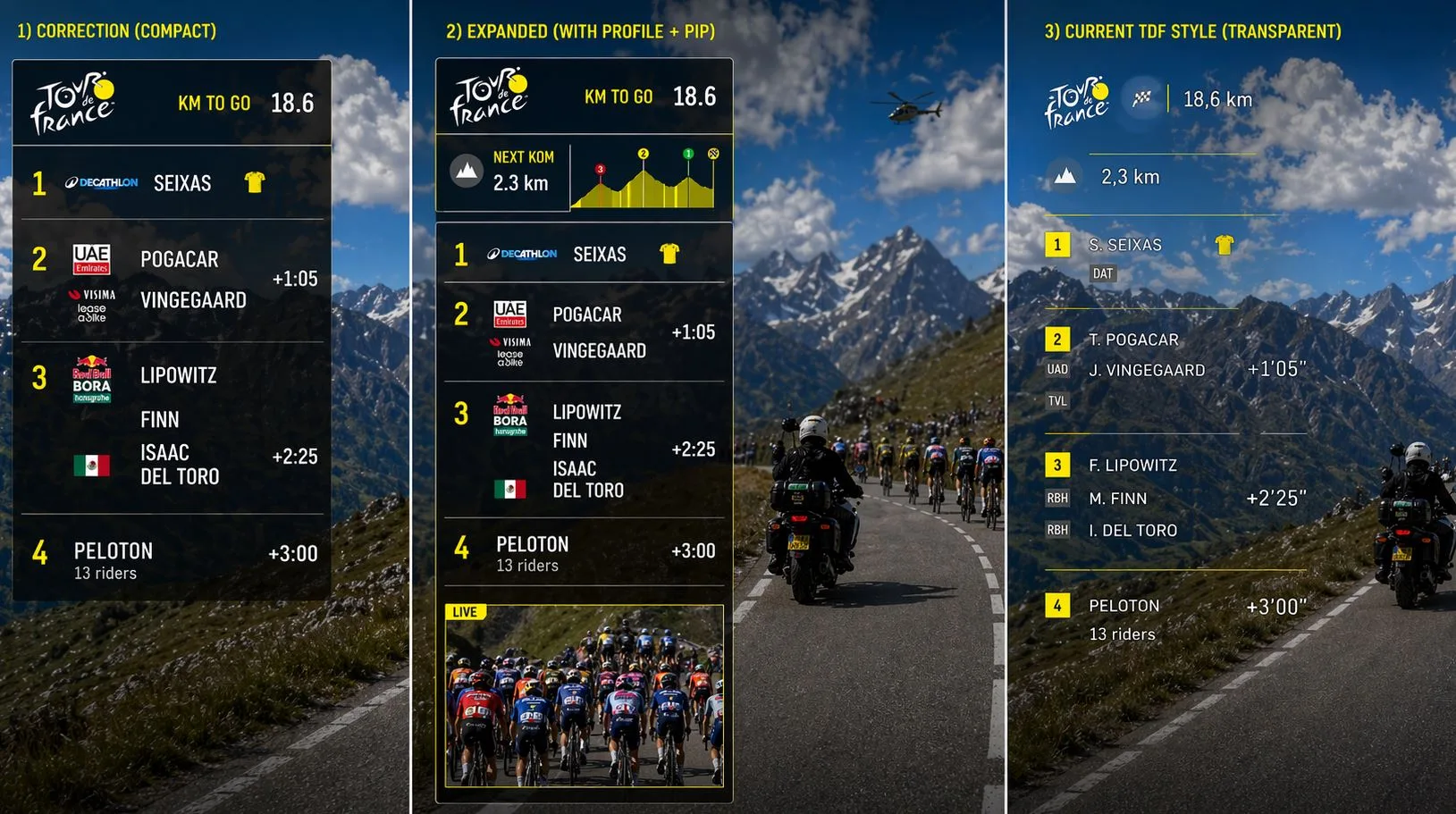Choose rider T. POGACAR in the list
This screenshot has width=1456, height=814.
[1133, 340]
